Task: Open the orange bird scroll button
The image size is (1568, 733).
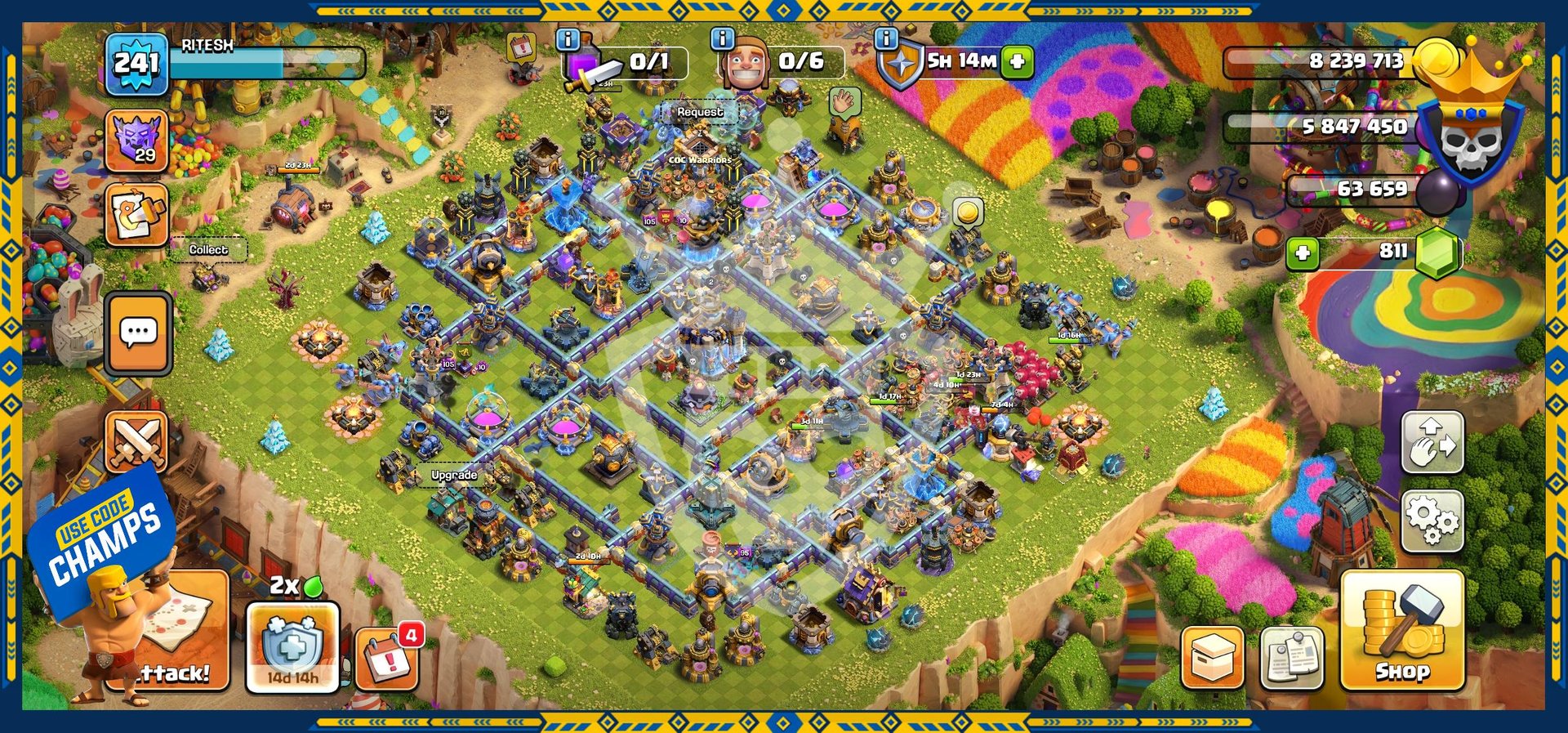Action: [136, 215]
